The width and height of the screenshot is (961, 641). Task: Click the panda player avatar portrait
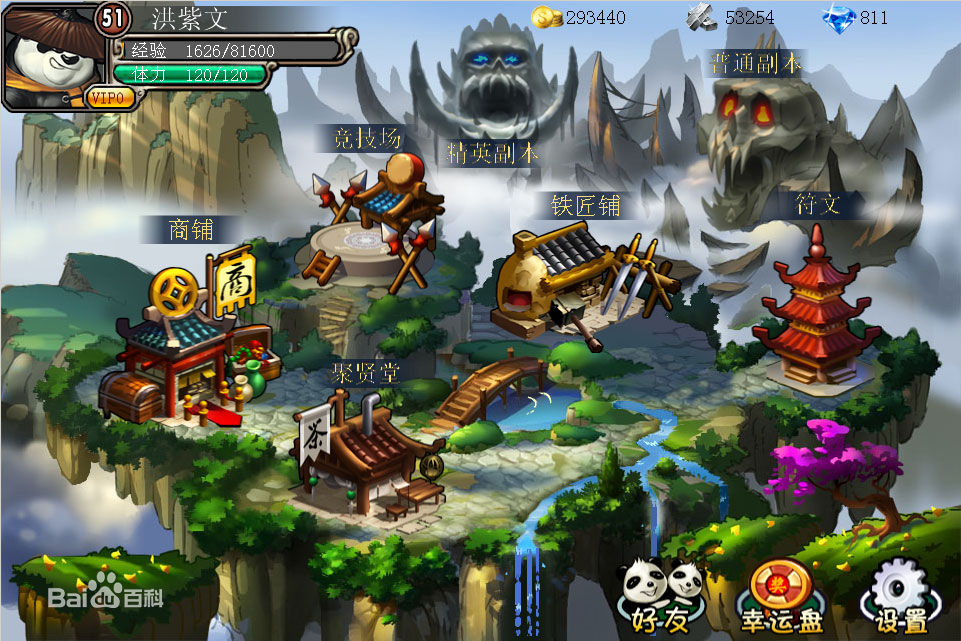coord(48,55)
